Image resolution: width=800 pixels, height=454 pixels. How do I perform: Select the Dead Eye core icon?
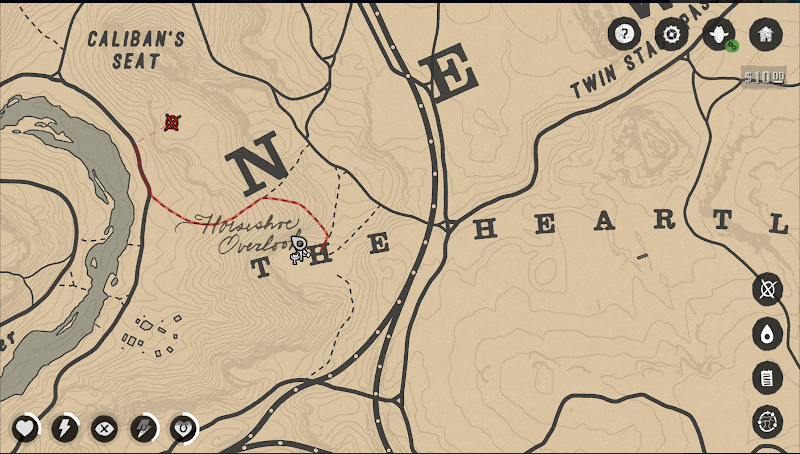[x=103, y=429]
